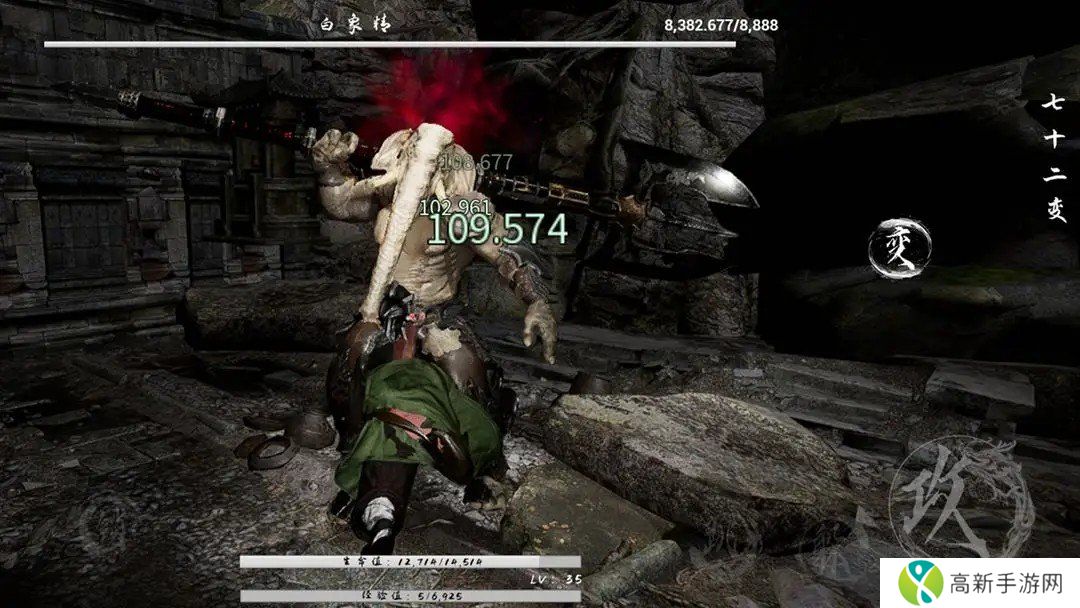
Task: Activate the 变 transformation ability icon
Action: (x=901, y=246)
